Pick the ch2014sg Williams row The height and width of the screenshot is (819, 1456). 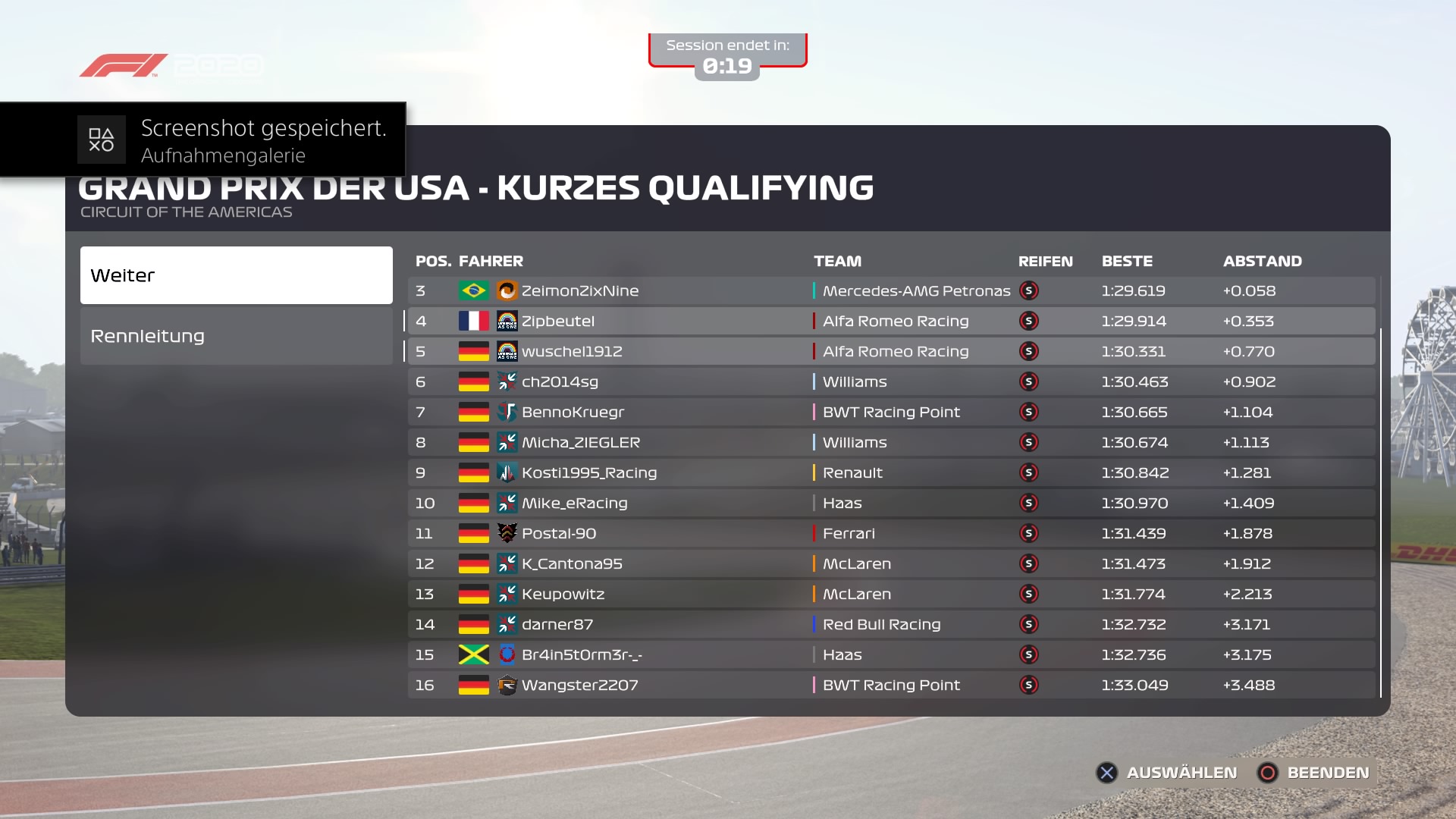point(891,382)
